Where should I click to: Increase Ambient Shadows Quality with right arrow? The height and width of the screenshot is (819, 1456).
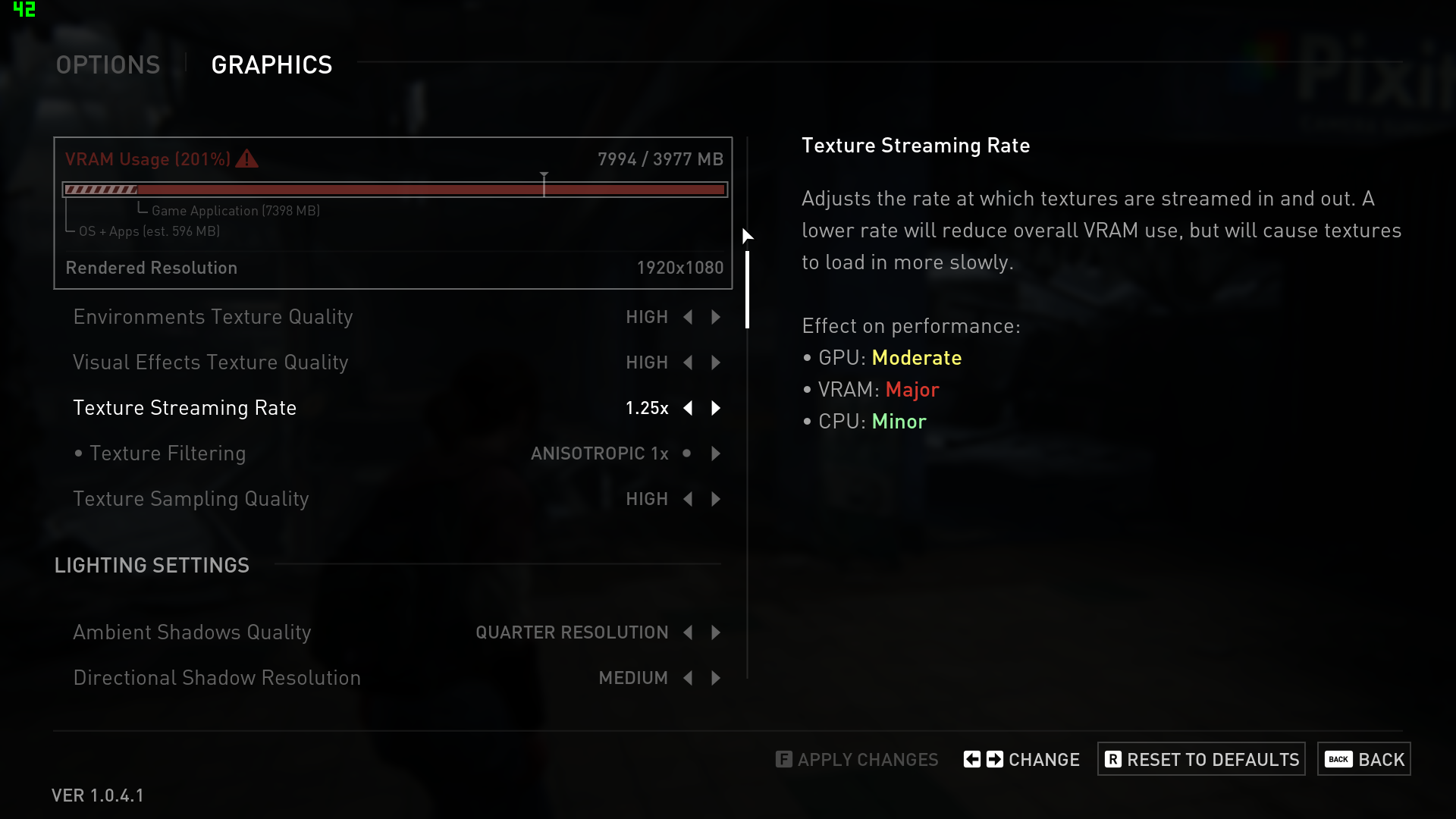[716, 632]
